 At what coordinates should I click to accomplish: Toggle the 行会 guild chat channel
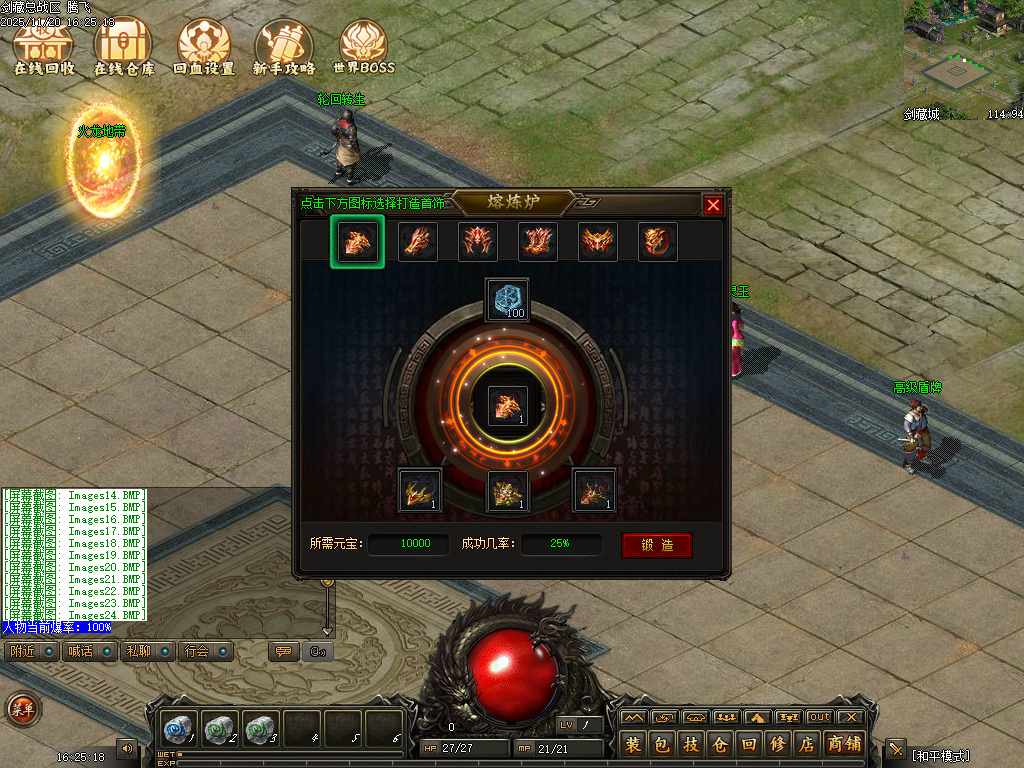197,651
